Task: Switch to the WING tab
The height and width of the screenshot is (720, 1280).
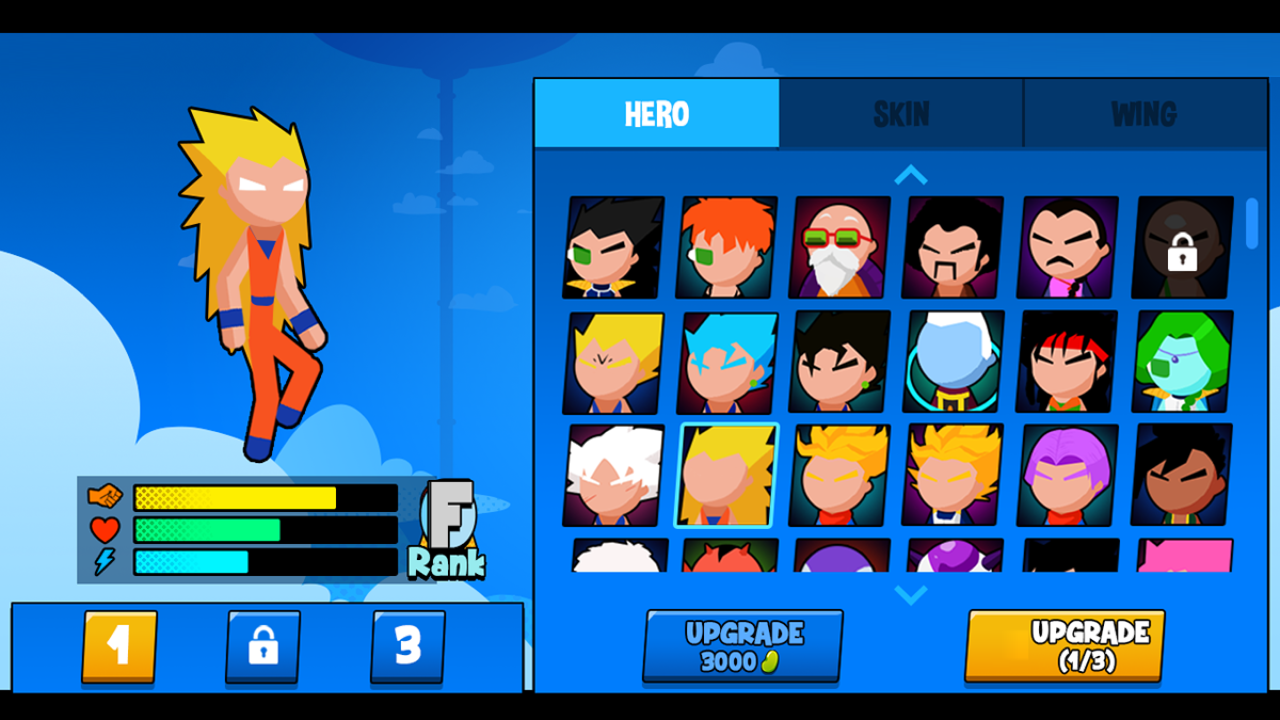Action: pos(1143,113)
